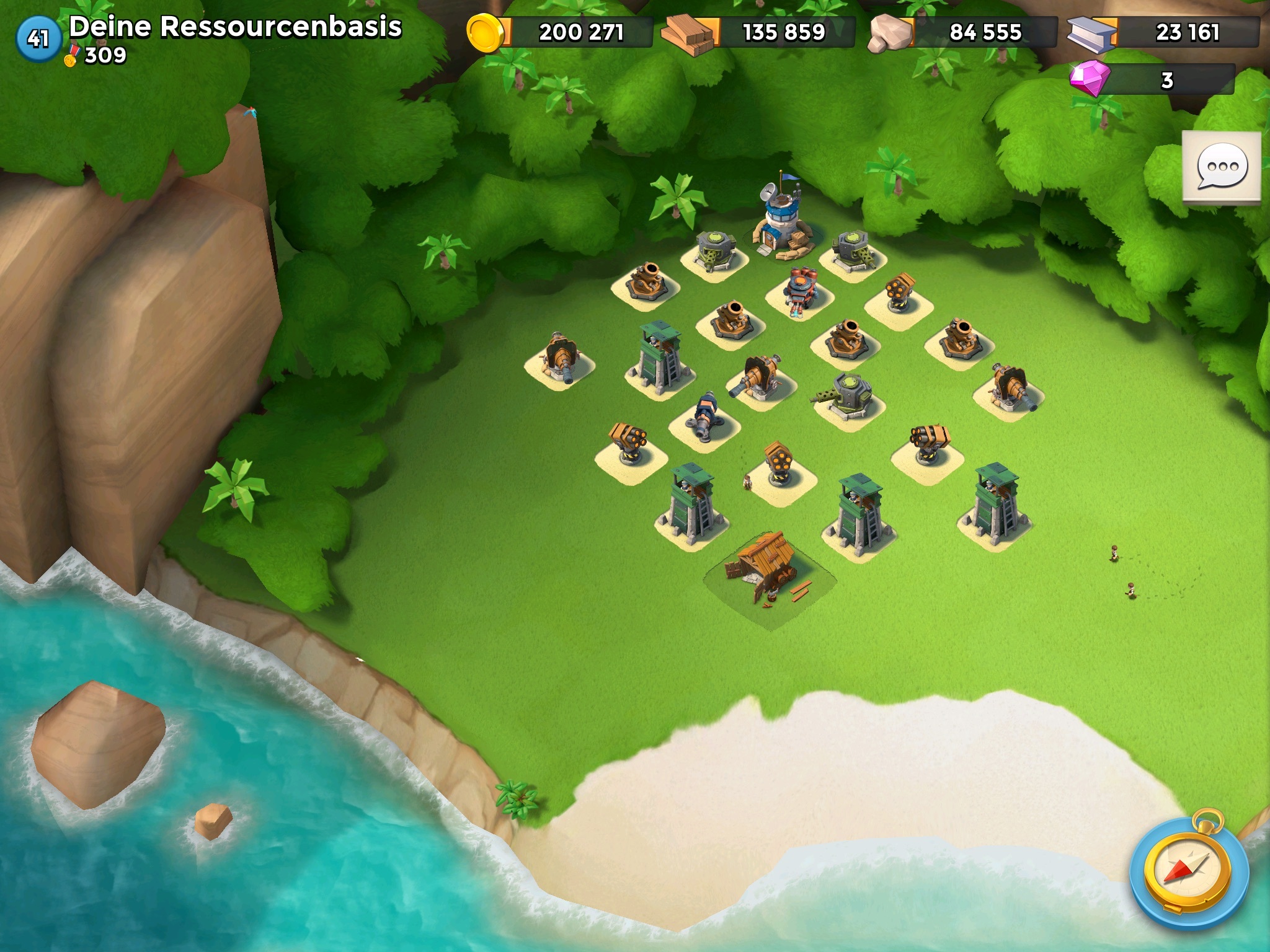Tap the level 41 experience badge
The width and height of the screenshot is (1270, 952).
pyautogui.click(x=38, y=39)
